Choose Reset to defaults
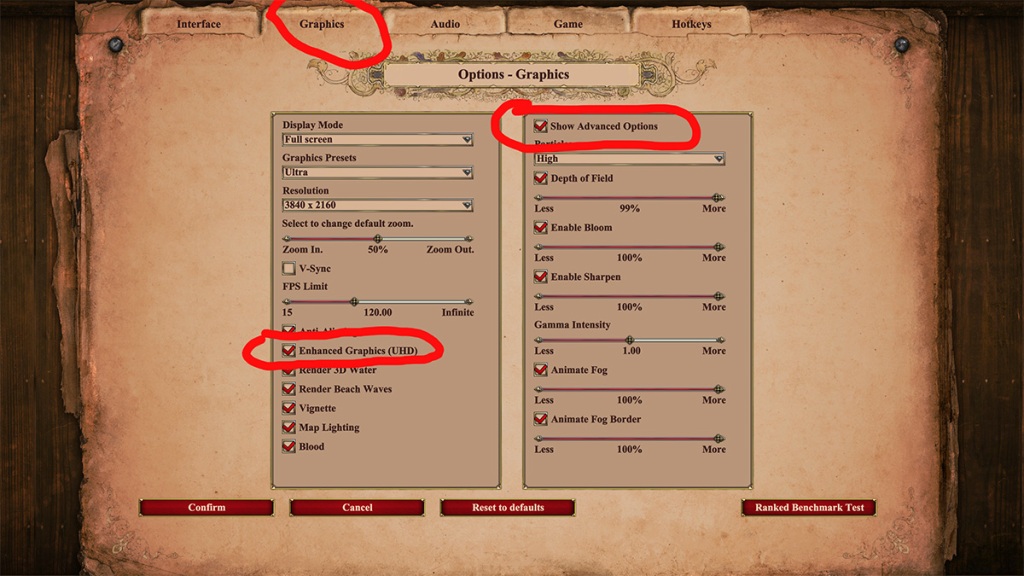The height and width of the screenshot is (576, 1024). point(508,508)
